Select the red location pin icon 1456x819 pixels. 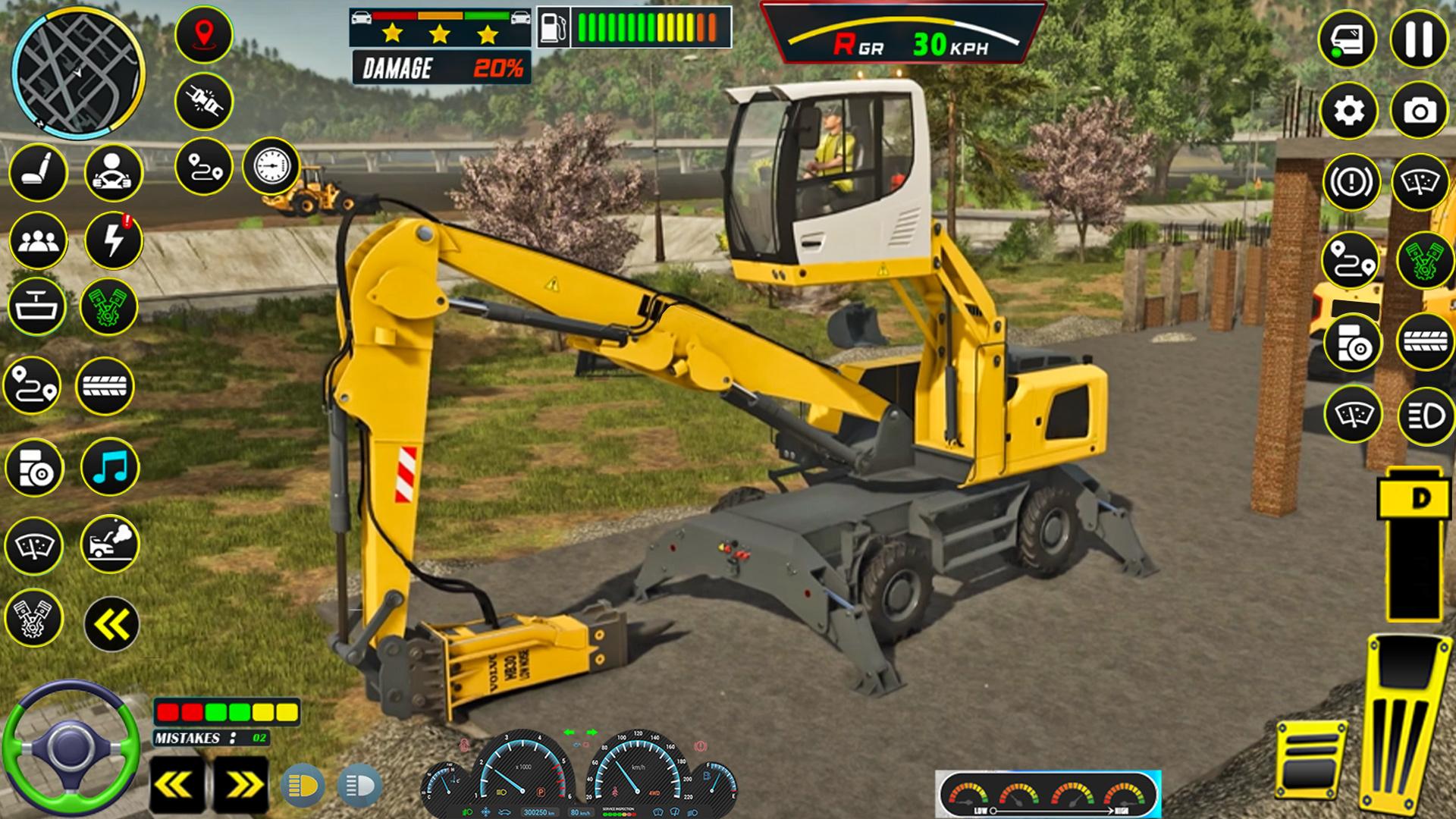pyautogui.click(x=203, y=34)
